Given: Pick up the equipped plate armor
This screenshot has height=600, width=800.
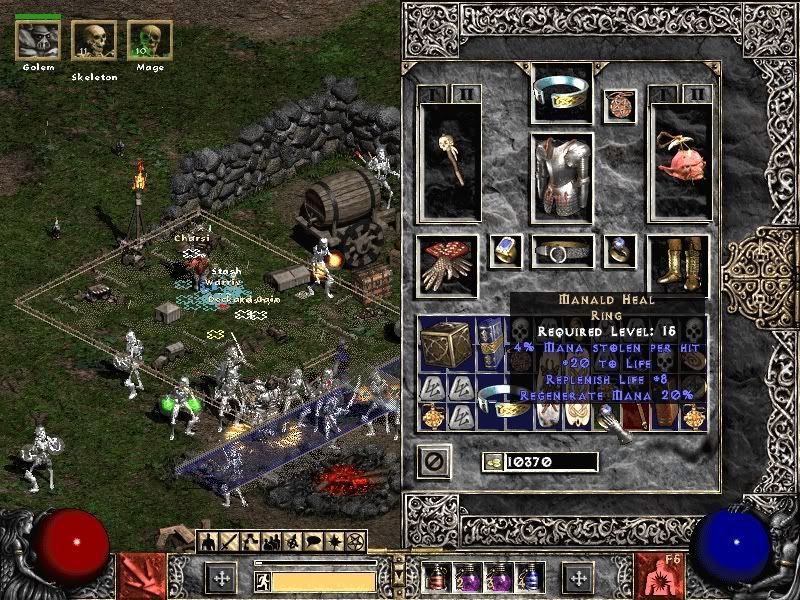Looking at the screenshot, I should (x=561, y=178).
